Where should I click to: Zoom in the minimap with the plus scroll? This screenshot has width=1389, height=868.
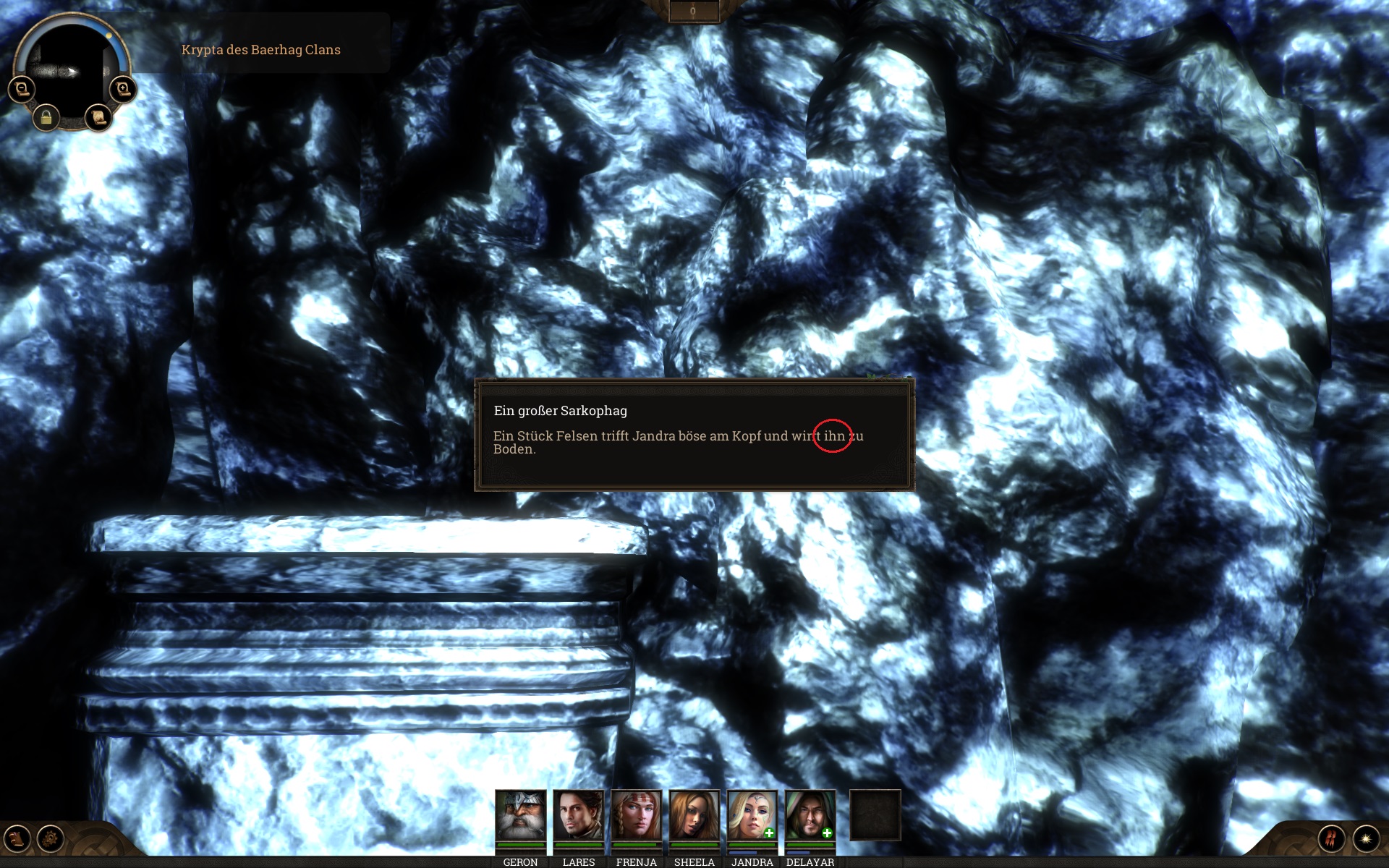[x=122, y=89]
